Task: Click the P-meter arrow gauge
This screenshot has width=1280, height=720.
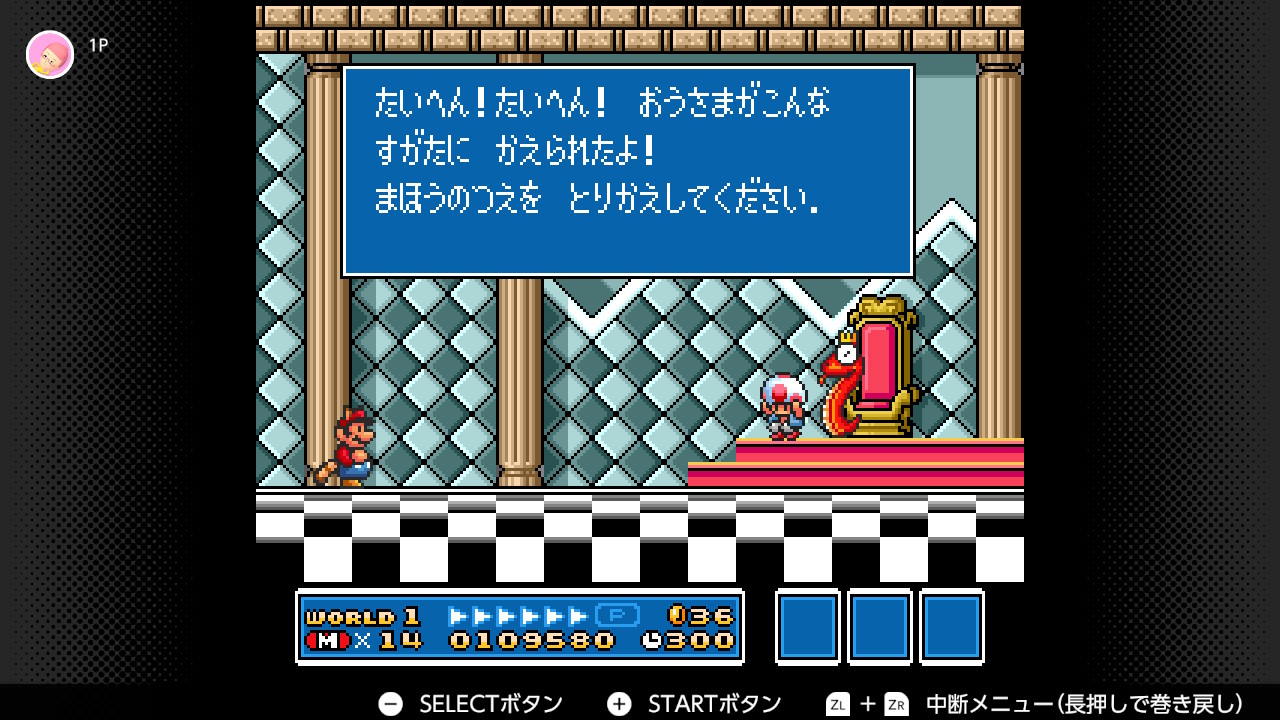Action: click(x=520, y=617)
